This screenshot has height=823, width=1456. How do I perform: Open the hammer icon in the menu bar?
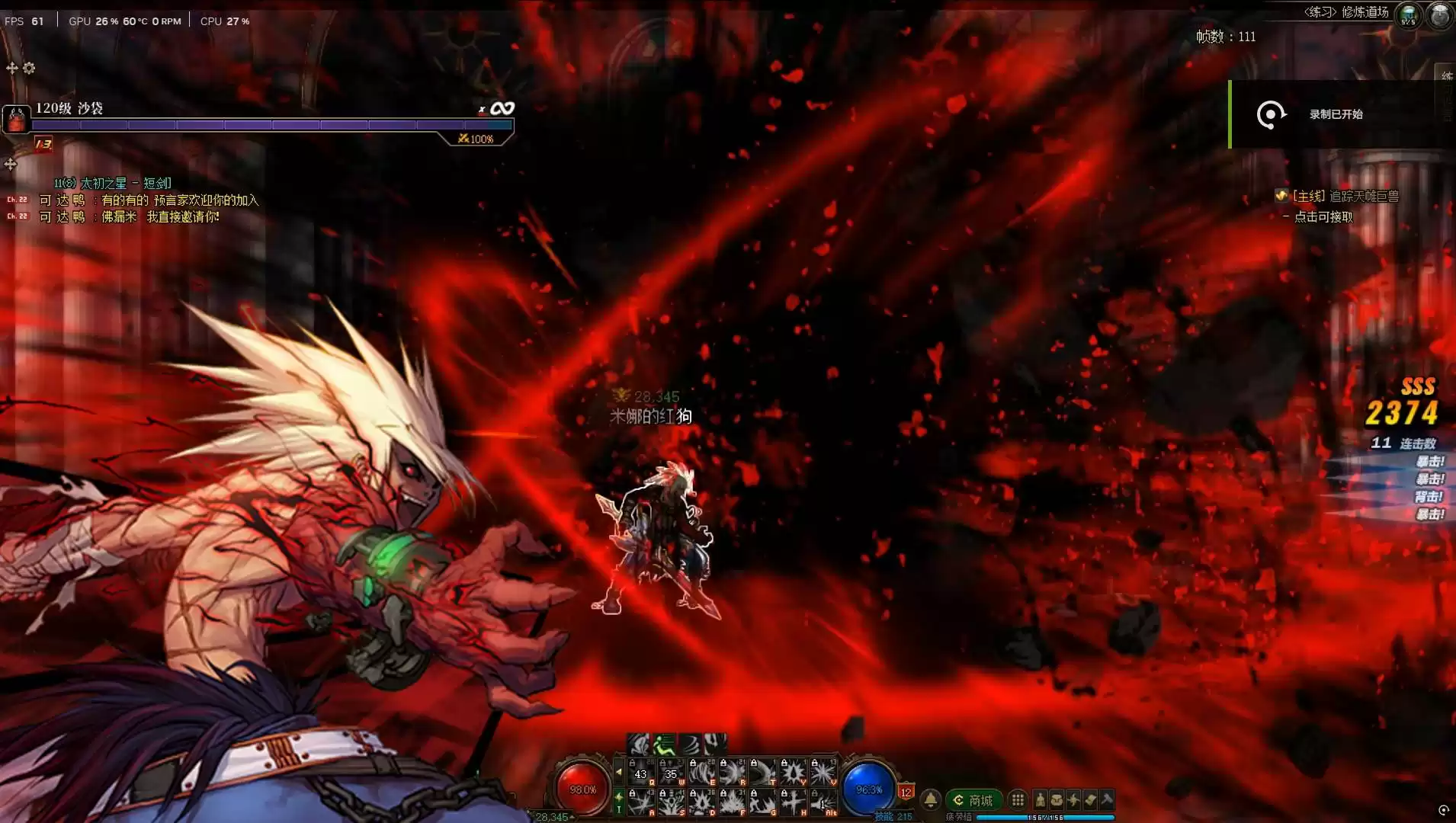point(1107,799)
